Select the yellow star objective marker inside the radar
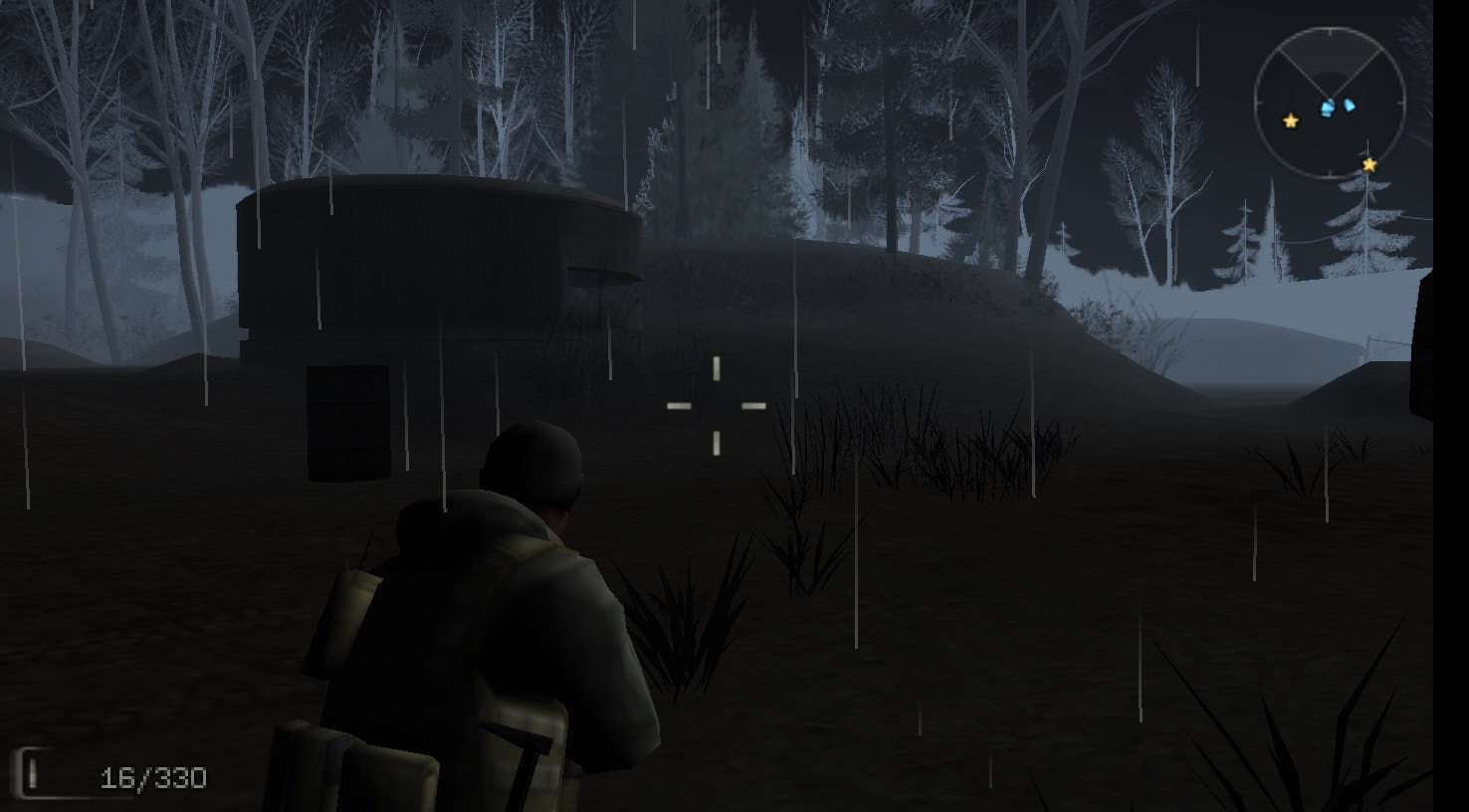Image resolution: width=1469 pixels, height=812 pixels. (x=1290, y=120)
